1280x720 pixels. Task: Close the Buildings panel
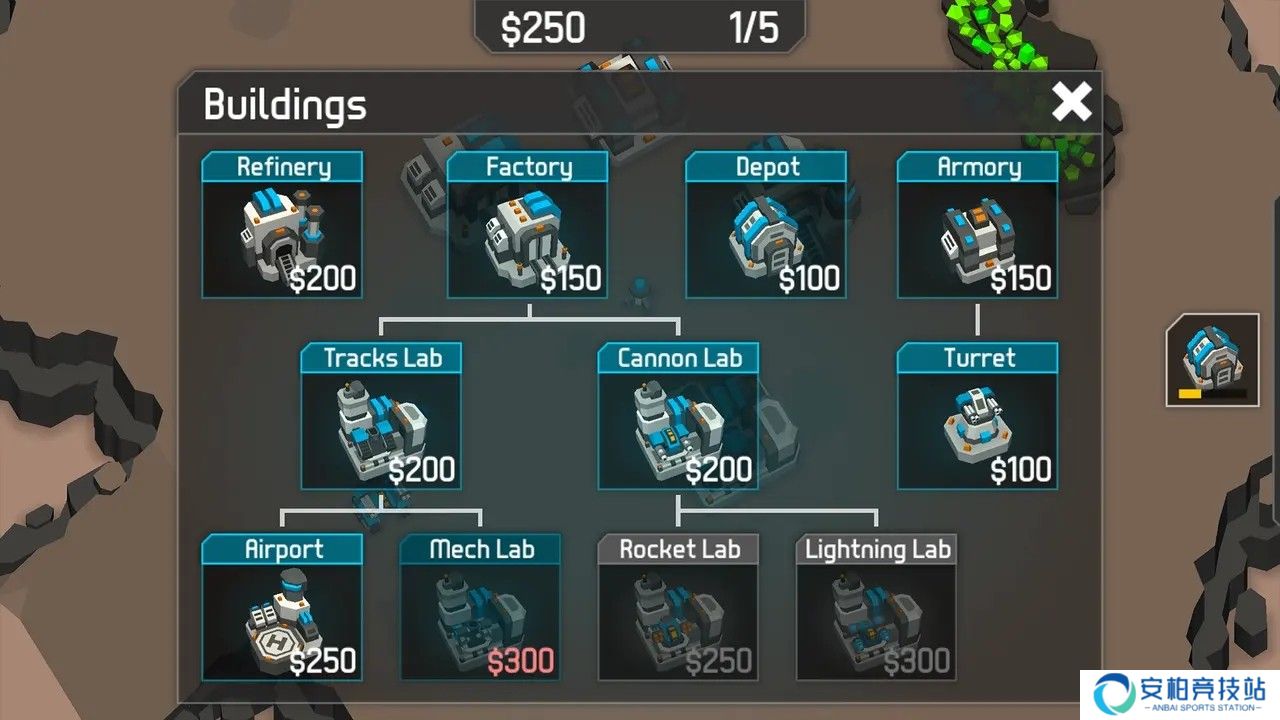(x=1071, y=102)
